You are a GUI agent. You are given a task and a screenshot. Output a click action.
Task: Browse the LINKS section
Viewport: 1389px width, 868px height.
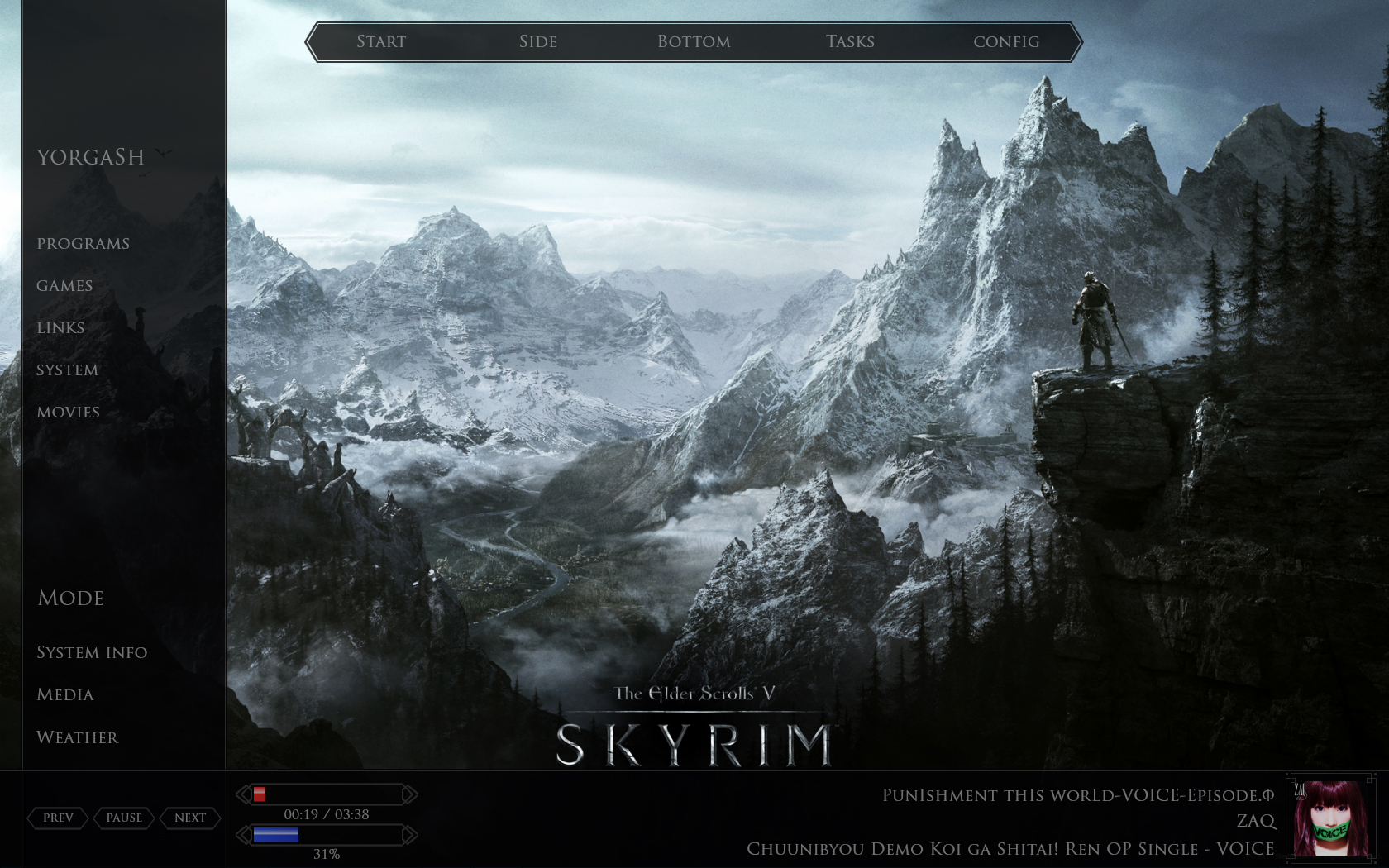[60, 327]
